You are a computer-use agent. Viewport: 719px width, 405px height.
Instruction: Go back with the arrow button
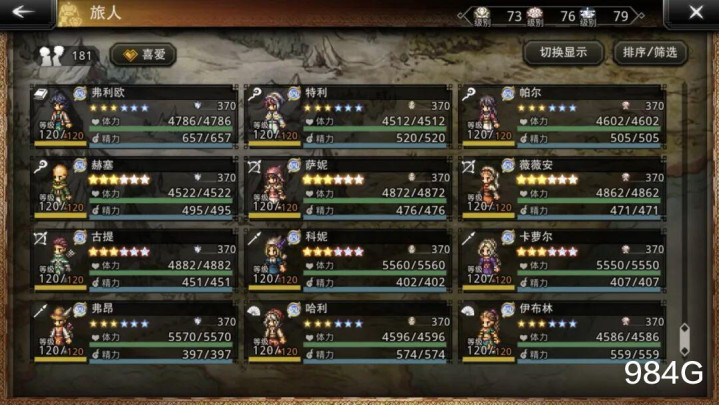(x=22, y=13)
